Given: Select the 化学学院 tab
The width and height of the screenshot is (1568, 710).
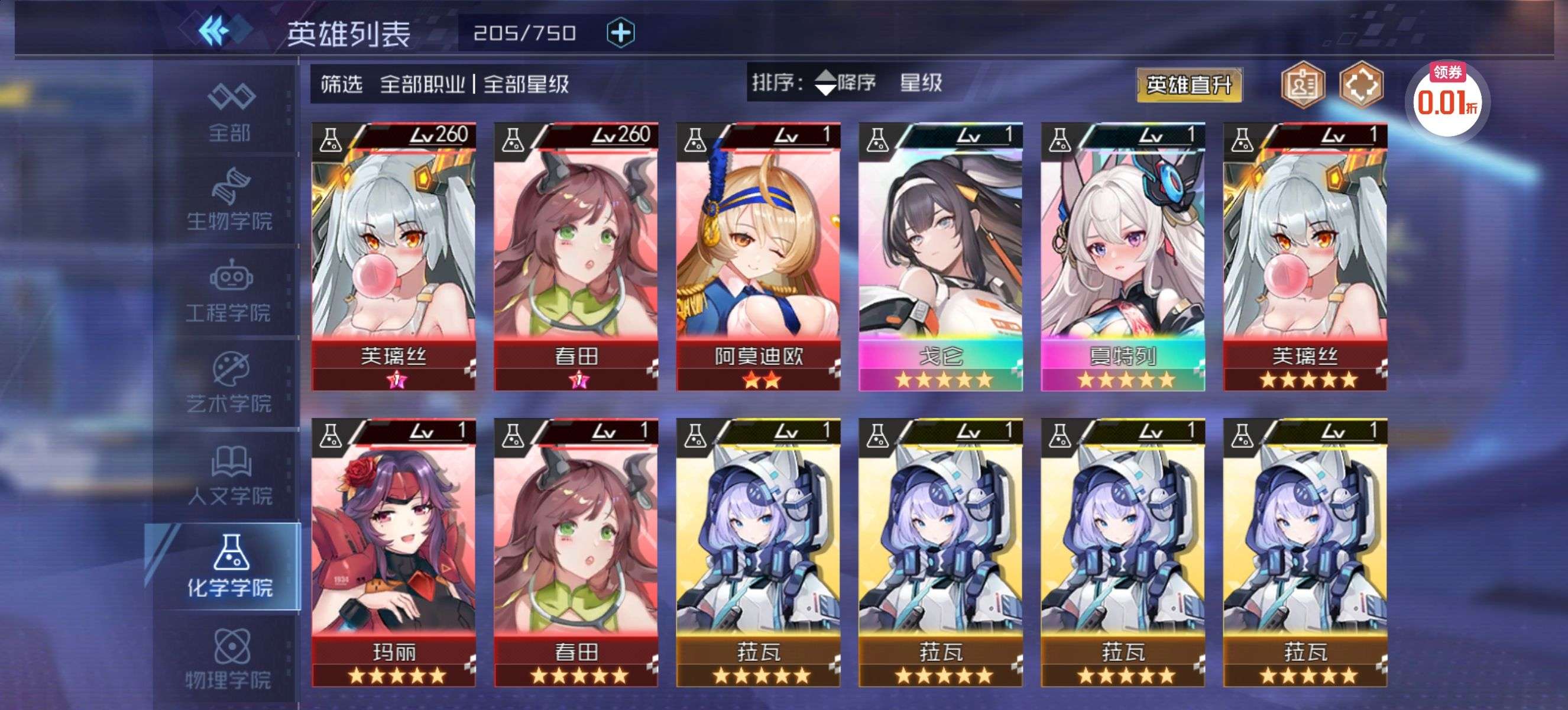Looking at the screenshot, I should click(229, 566).
